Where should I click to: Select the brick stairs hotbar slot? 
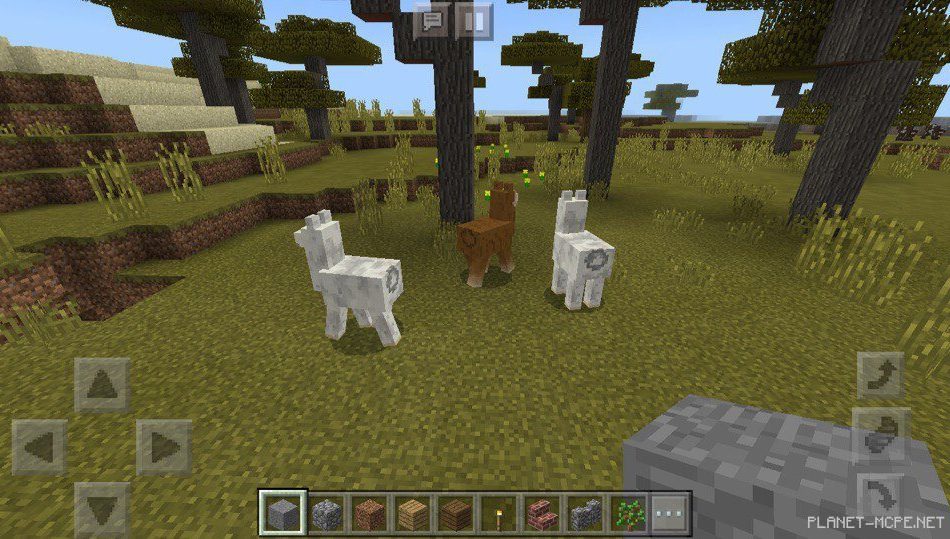point(541,514)
